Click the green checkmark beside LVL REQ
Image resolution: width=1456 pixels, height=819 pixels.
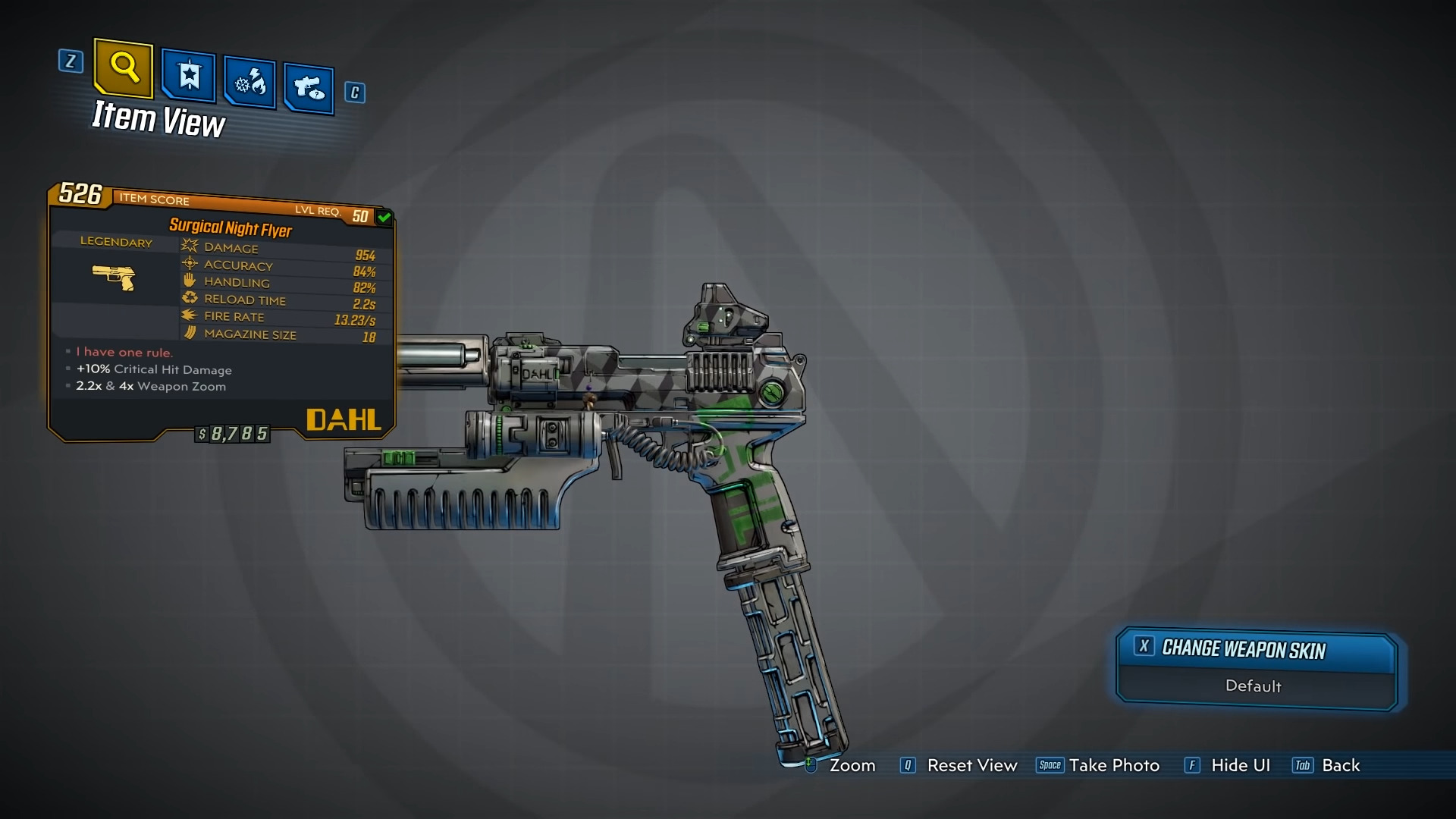pos(384,217)
